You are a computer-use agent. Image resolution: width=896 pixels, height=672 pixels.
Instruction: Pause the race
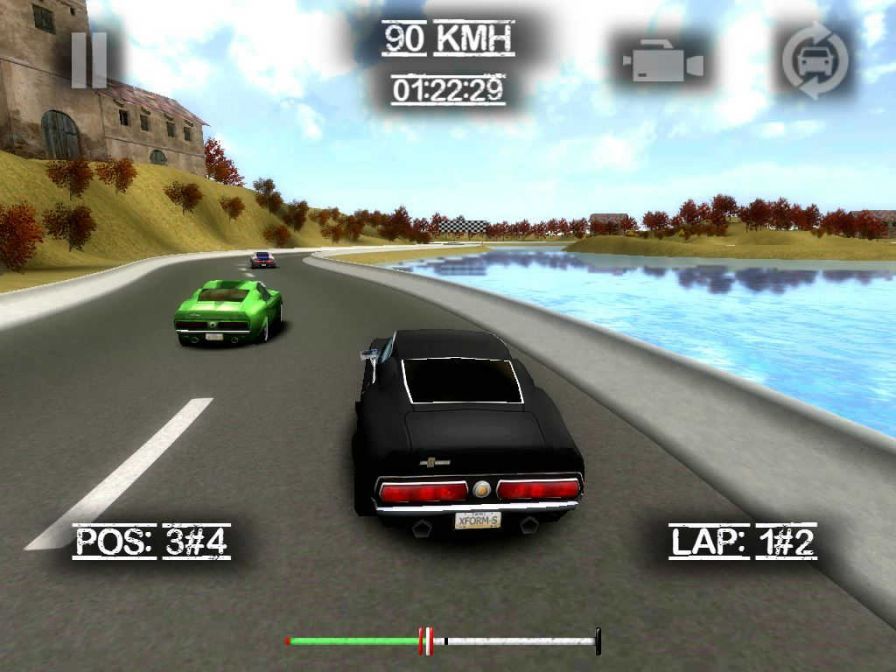point(89,59)
